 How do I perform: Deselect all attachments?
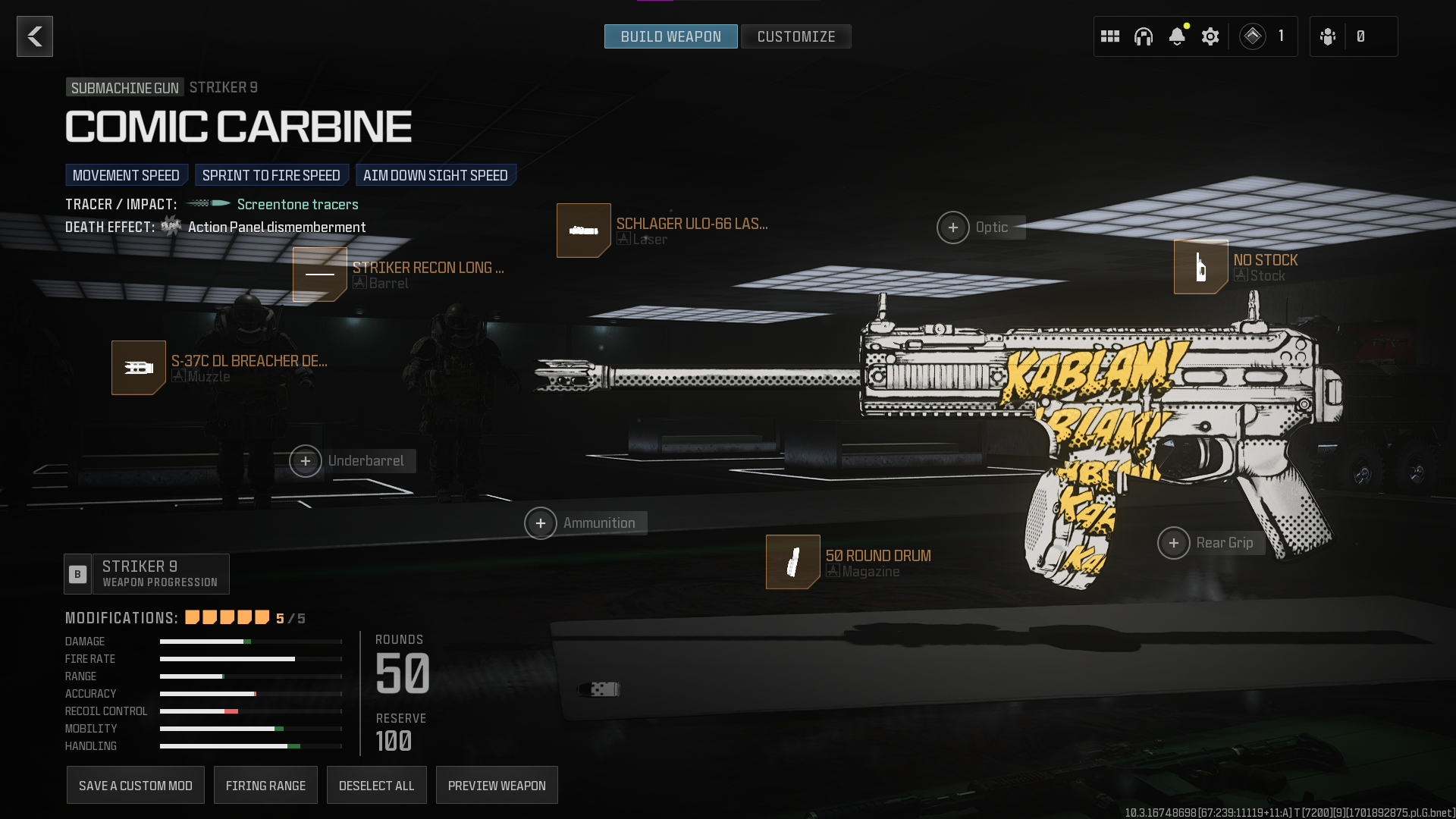(x=376, y=786)
